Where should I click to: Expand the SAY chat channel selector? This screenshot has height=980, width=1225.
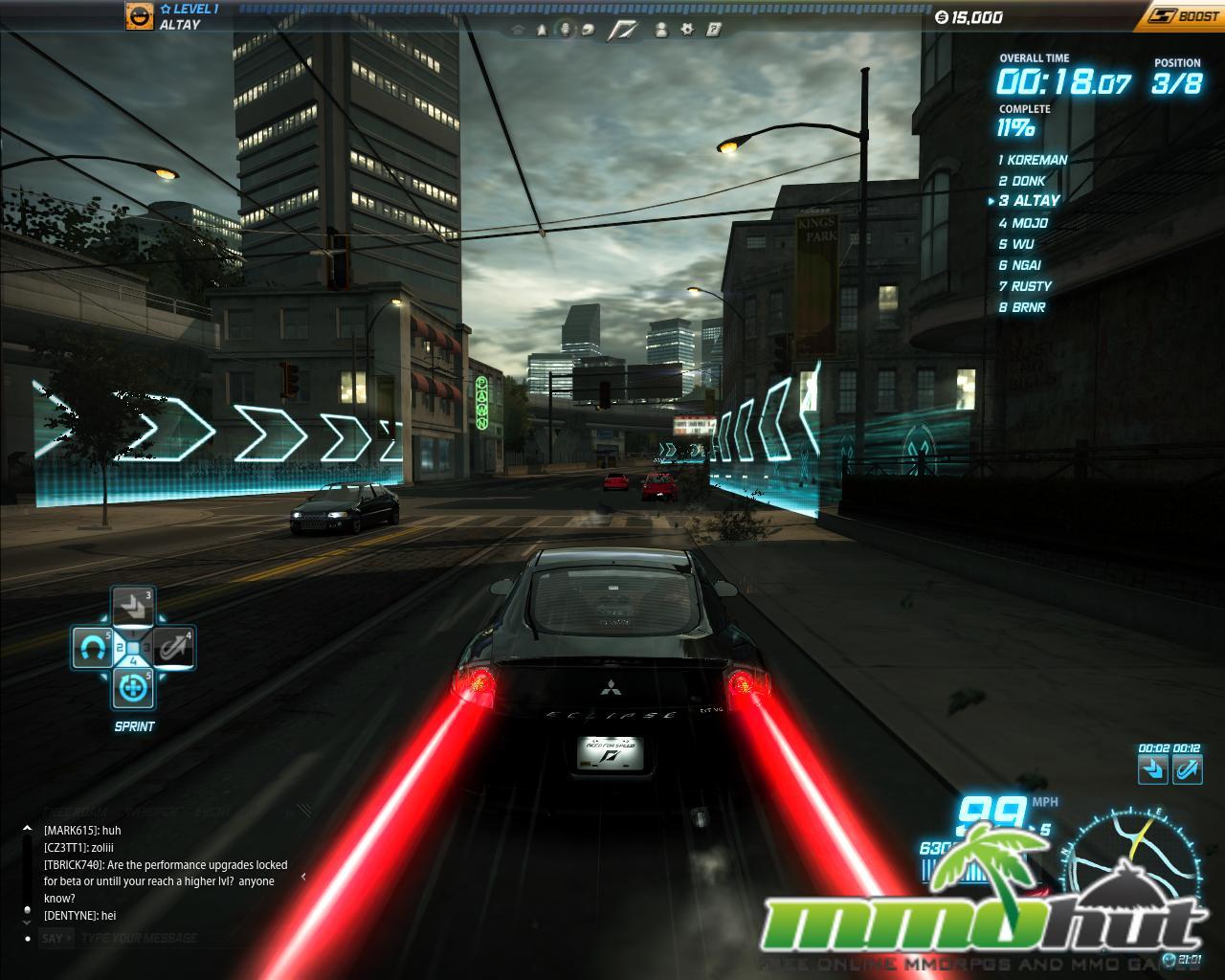tap(54, 938)
